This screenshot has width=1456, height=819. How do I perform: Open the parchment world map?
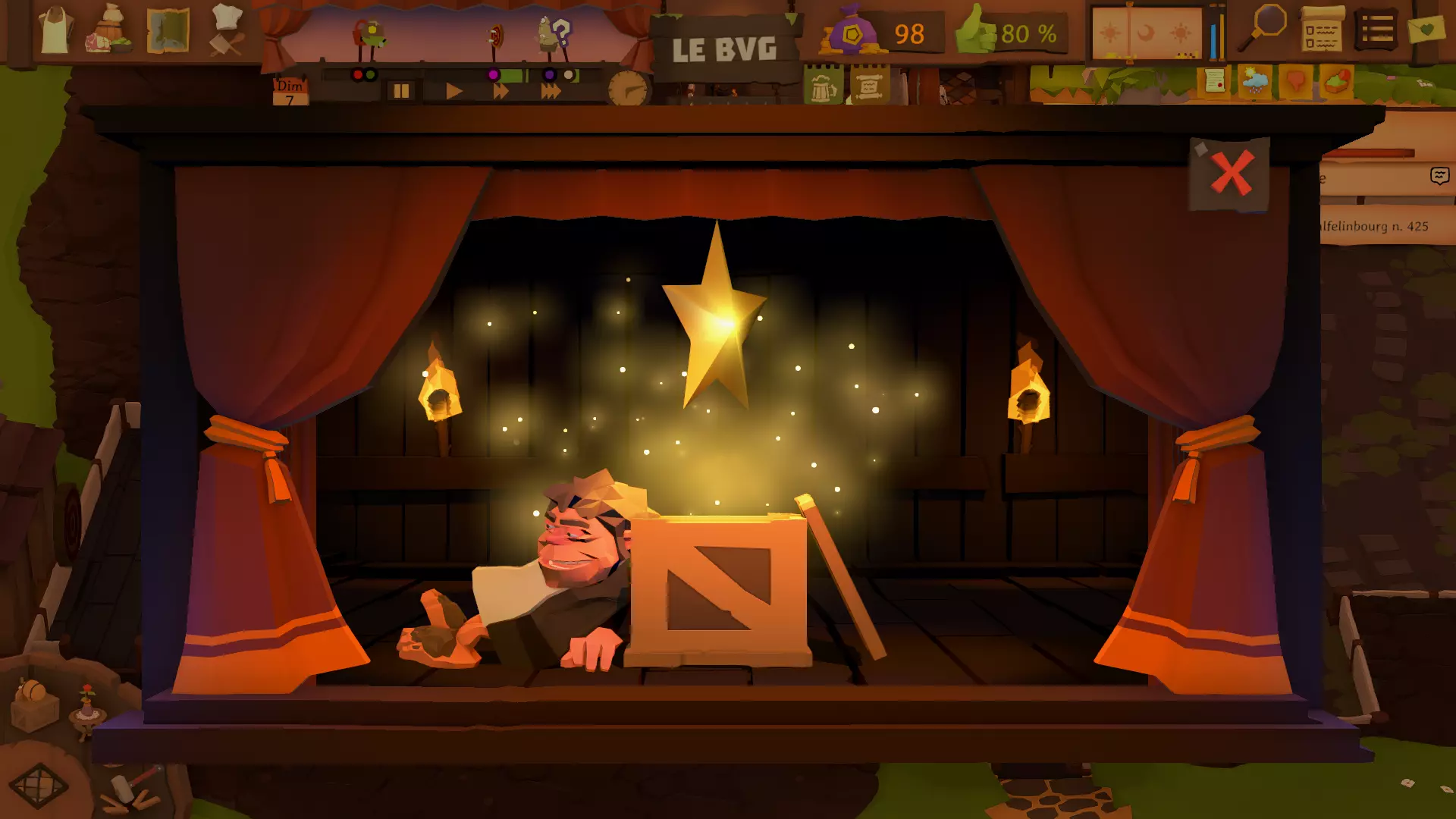(168, 30)
